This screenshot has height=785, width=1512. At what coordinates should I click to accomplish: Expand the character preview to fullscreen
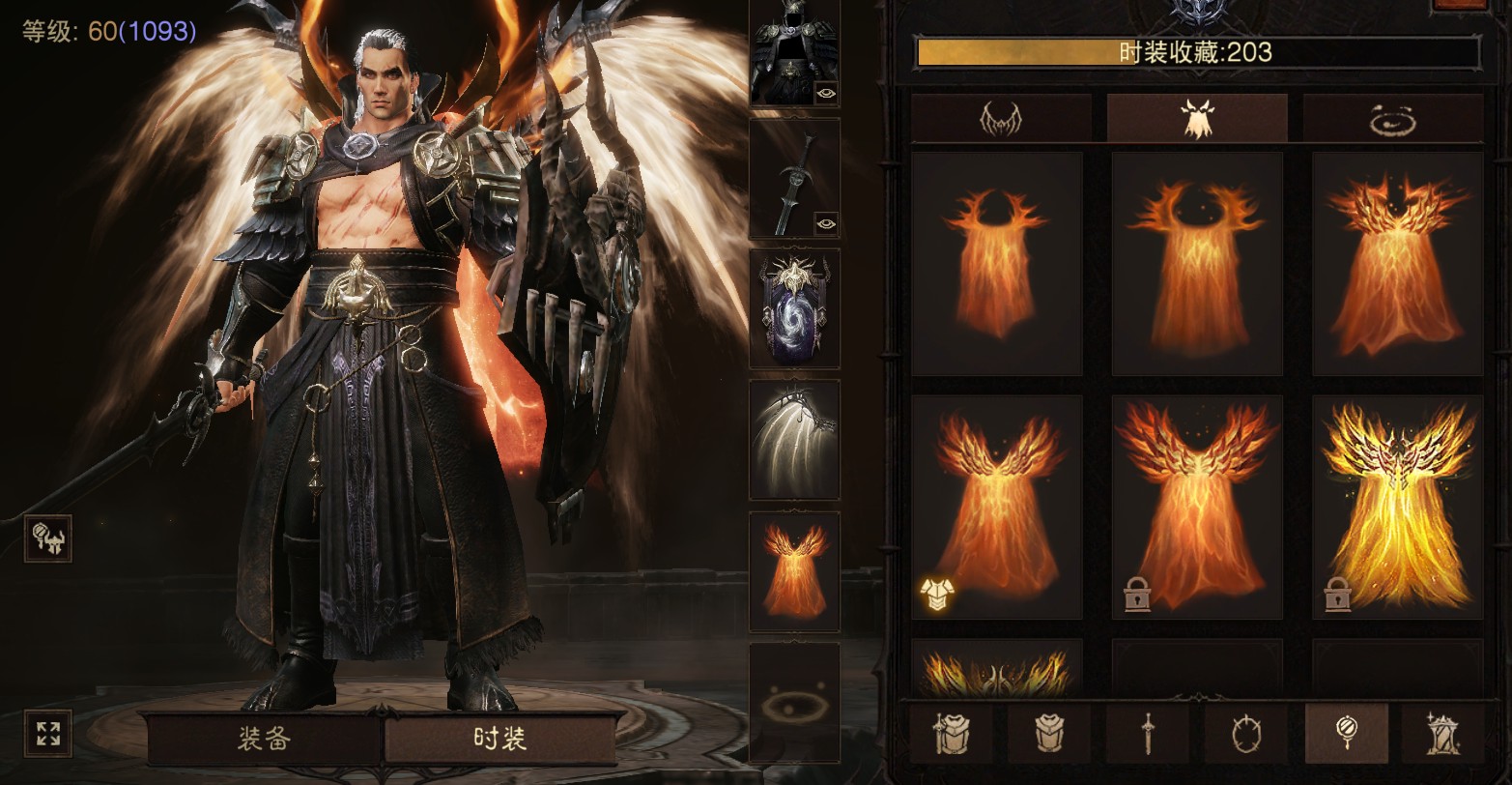pos(47,734)
